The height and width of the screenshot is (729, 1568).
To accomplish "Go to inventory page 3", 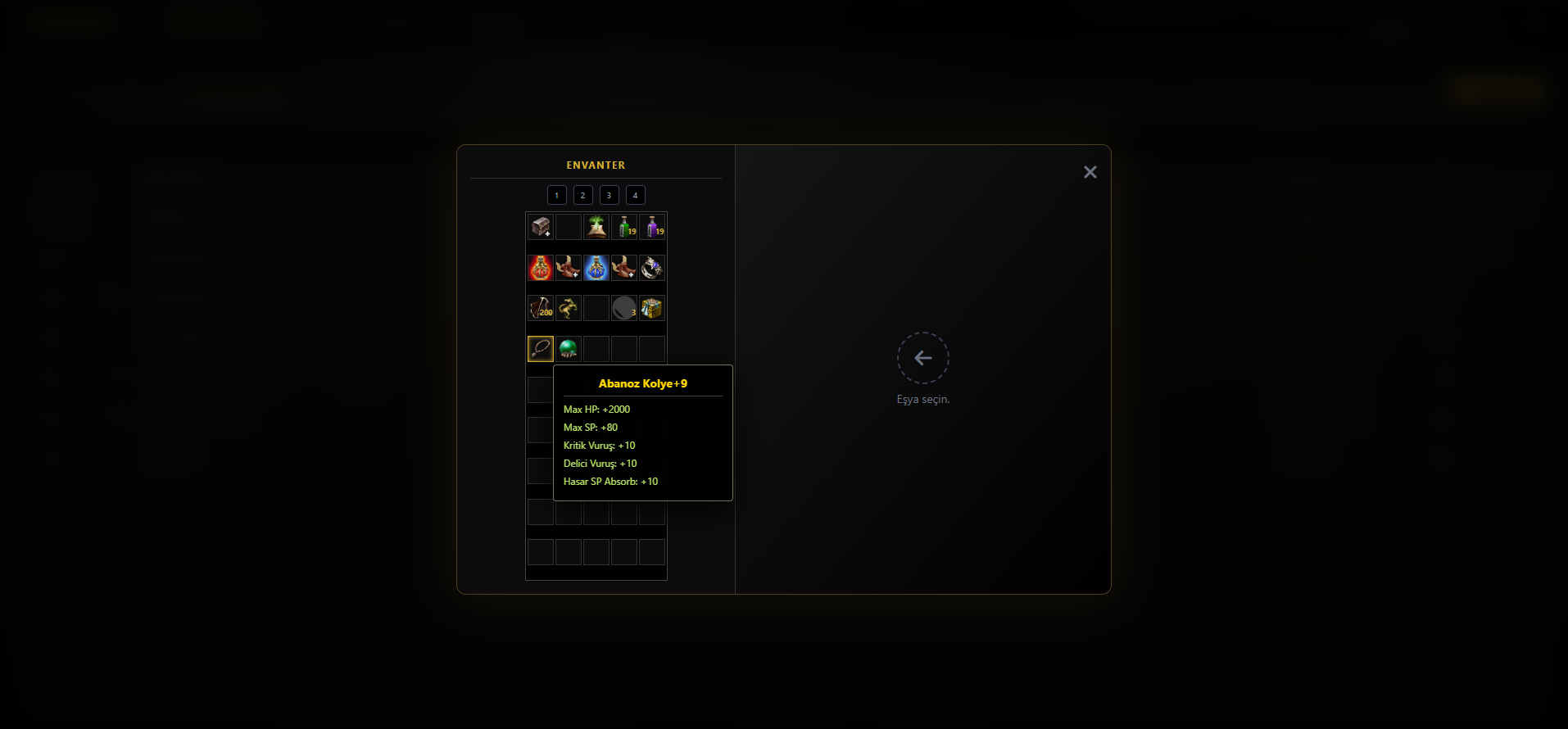I will tap(610, 195).
